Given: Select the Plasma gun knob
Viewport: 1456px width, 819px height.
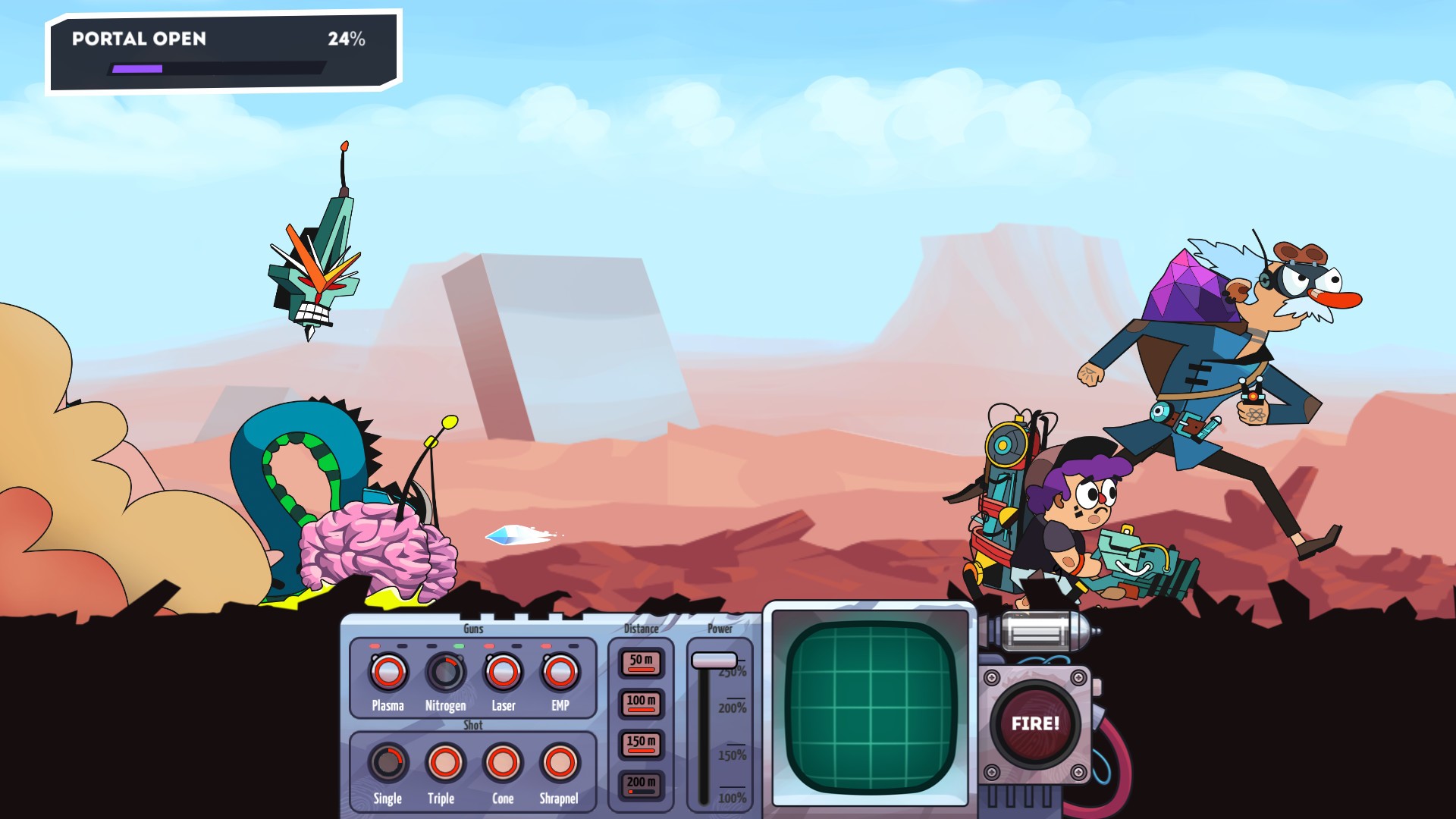Looking at the screenshot, I should coord(387,673).
